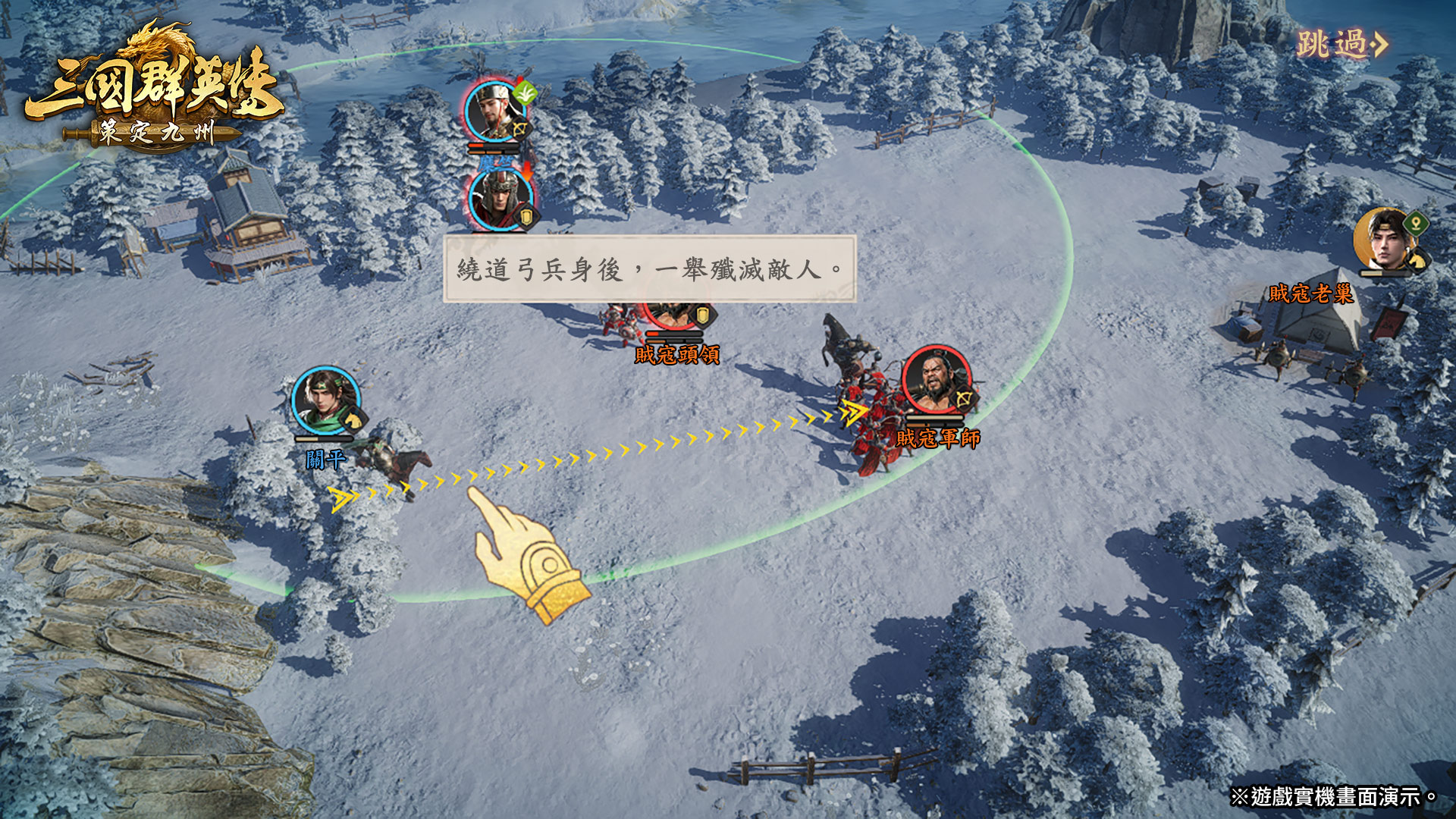Select 關平's cavalry unit portrait
This screenshot has width=1456, height=819.
(326, 401)
